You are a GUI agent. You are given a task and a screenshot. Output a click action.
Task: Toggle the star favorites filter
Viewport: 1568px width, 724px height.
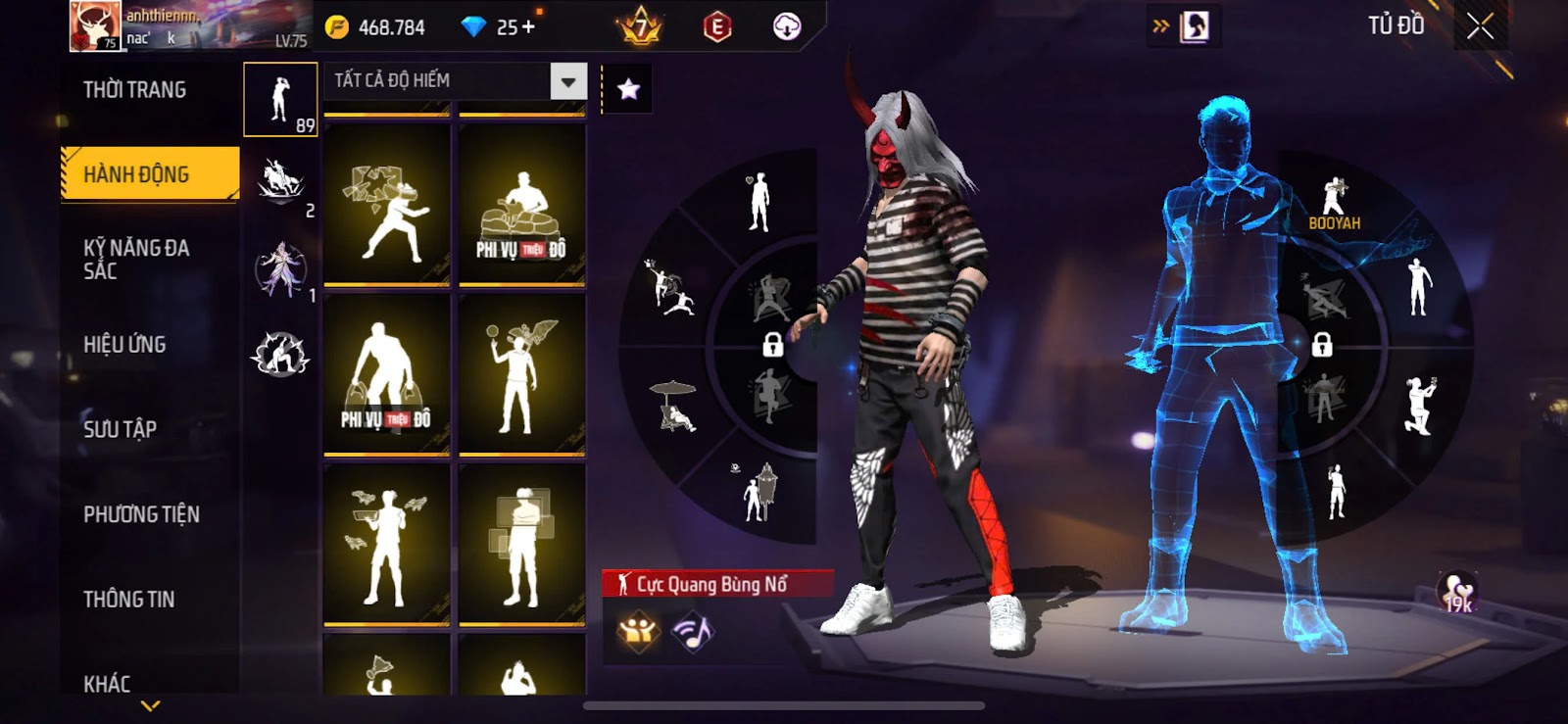tap(628, 89)
